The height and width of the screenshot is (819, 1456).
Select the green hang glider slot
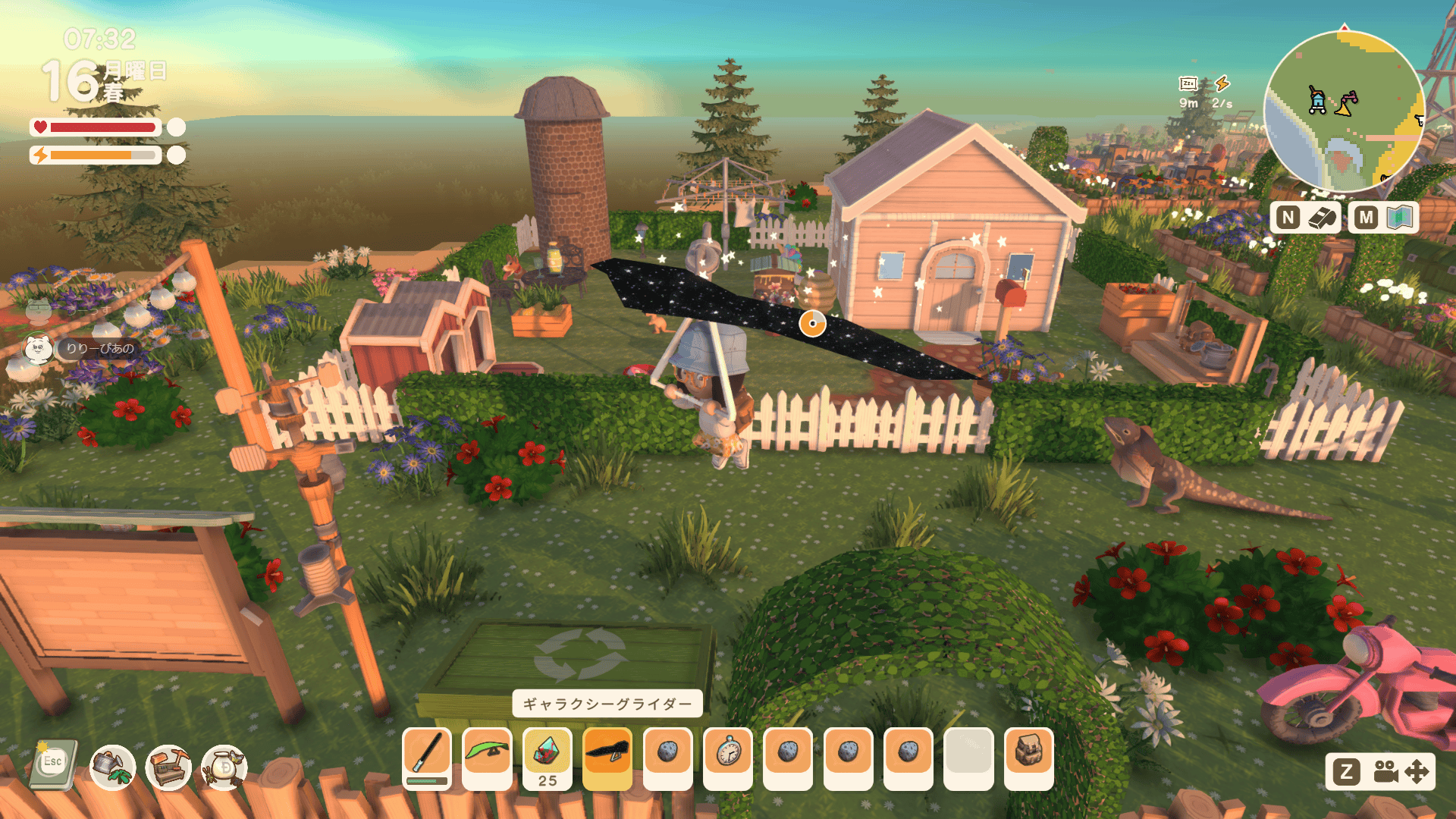pyautogui.click(x=487, y=753)
